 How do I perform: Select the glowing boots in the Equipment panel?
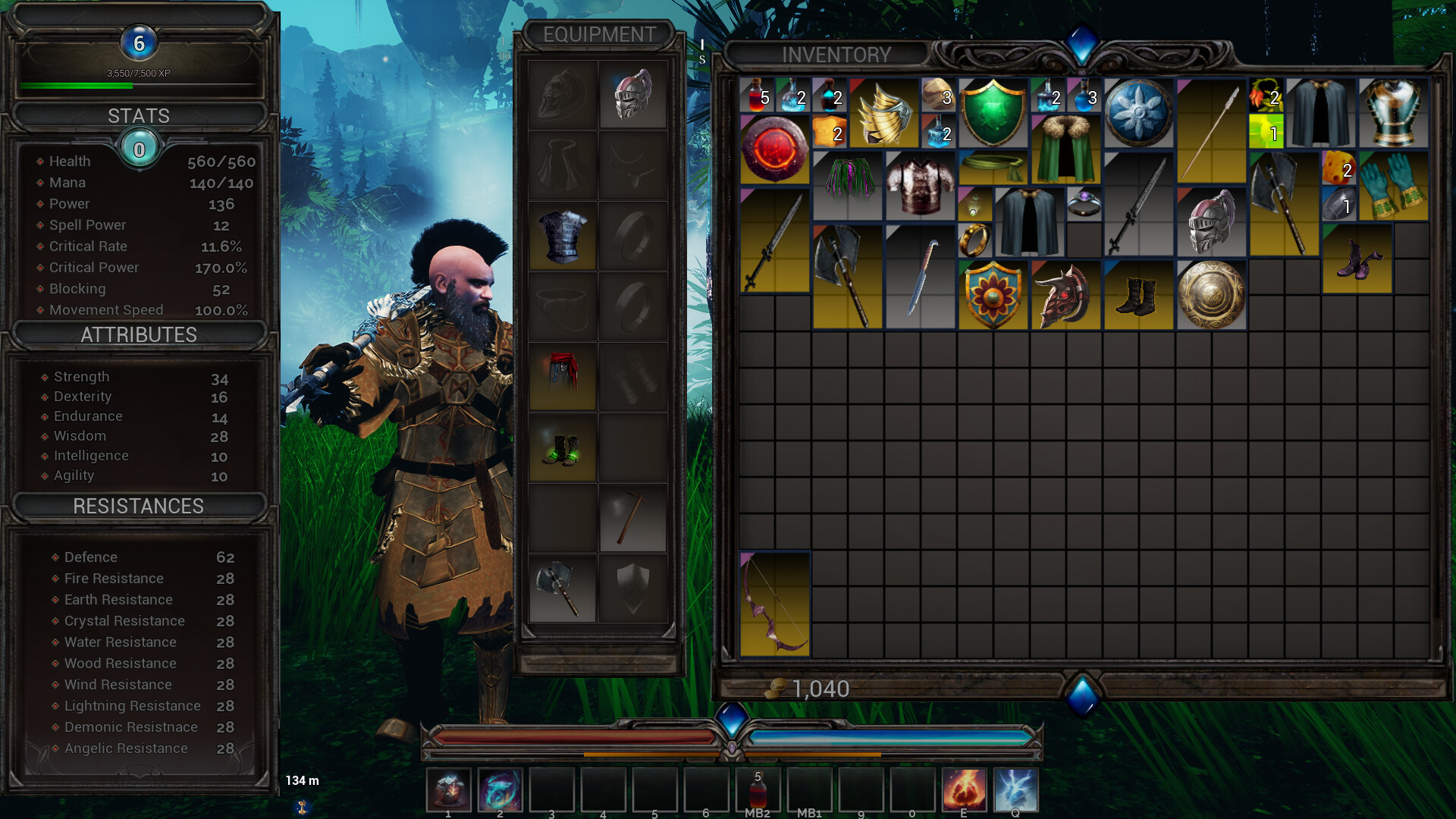562,447
